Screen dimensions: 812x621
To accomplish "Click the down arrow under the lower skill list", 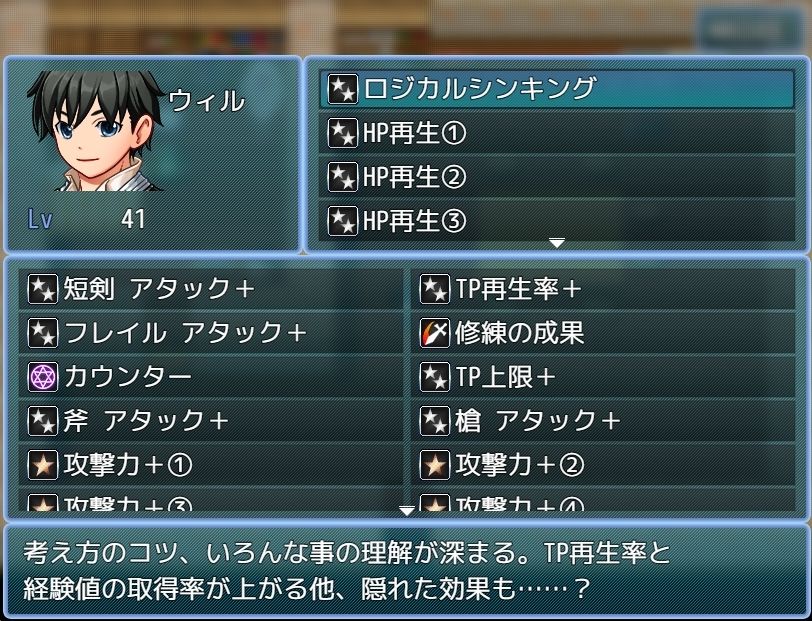I will coord(406,511).
